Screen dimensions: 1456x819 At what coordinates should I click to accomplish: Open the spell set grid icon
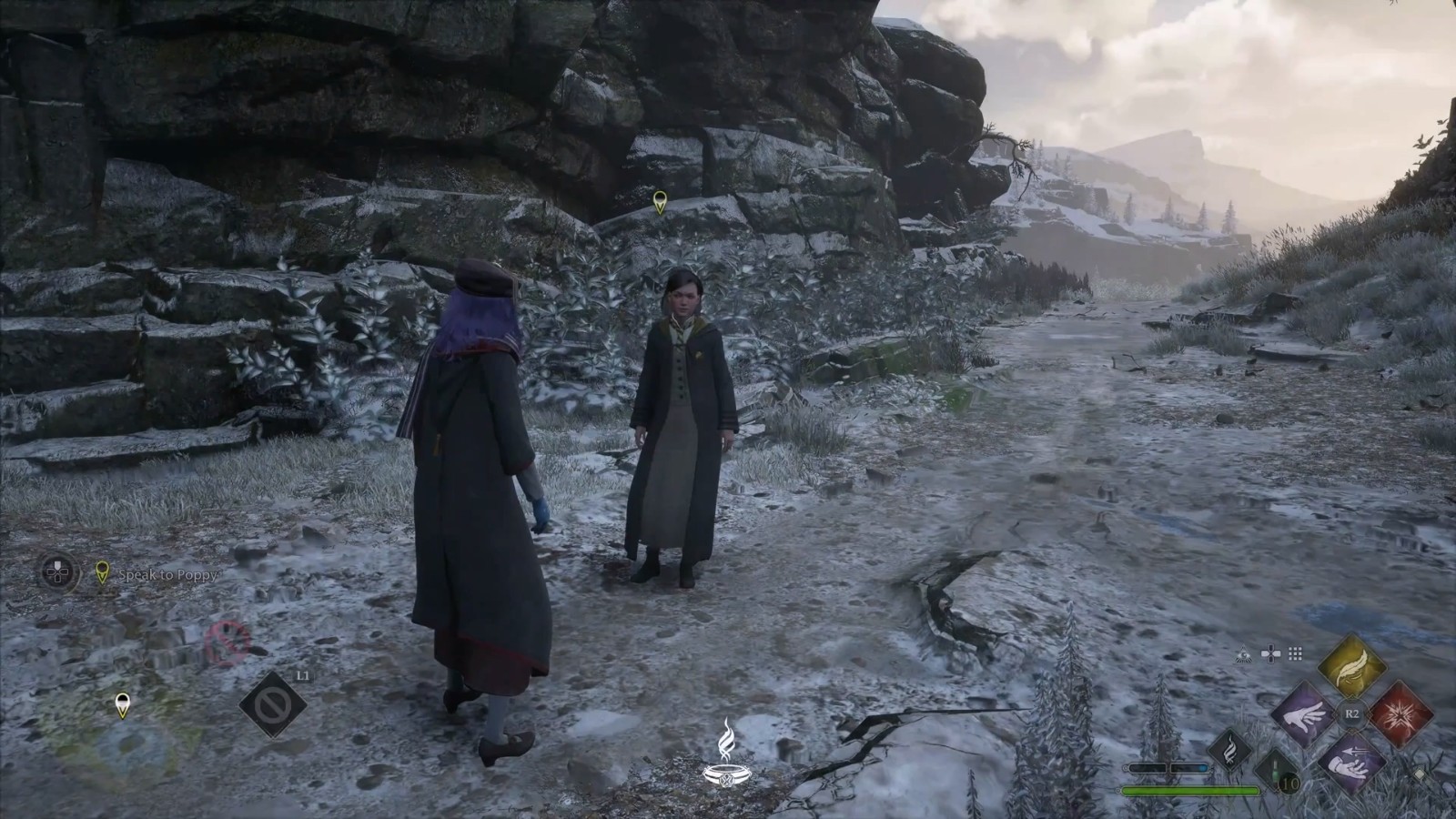point(1296,653)
